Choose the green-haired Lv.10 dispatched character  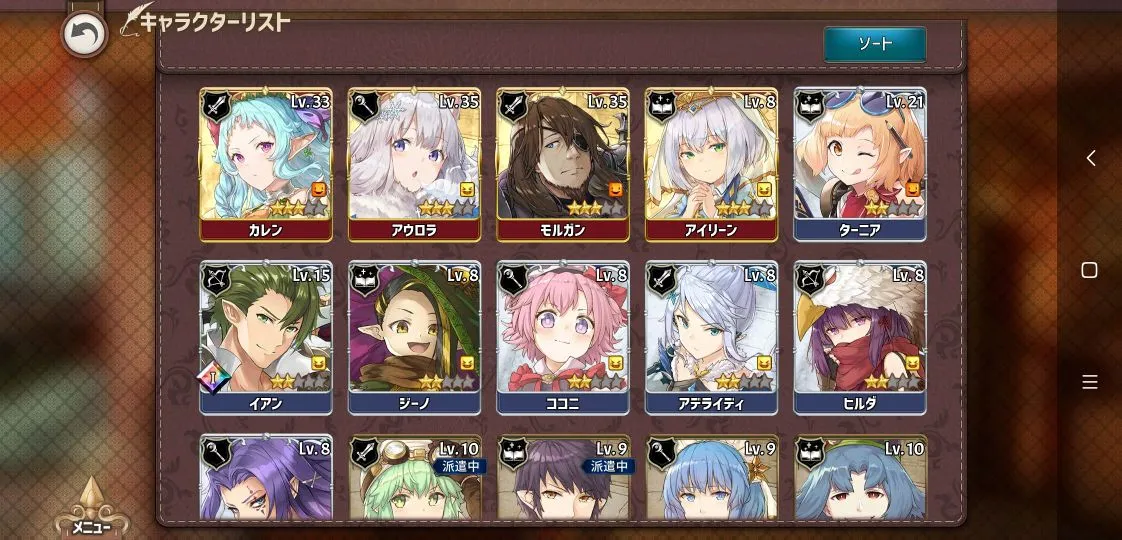[x=414, y=480]
